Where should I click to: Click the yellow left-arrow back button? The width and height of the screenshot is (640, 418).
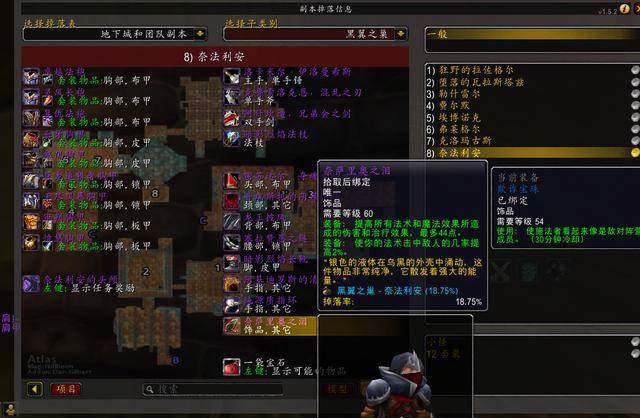(34, 389)
